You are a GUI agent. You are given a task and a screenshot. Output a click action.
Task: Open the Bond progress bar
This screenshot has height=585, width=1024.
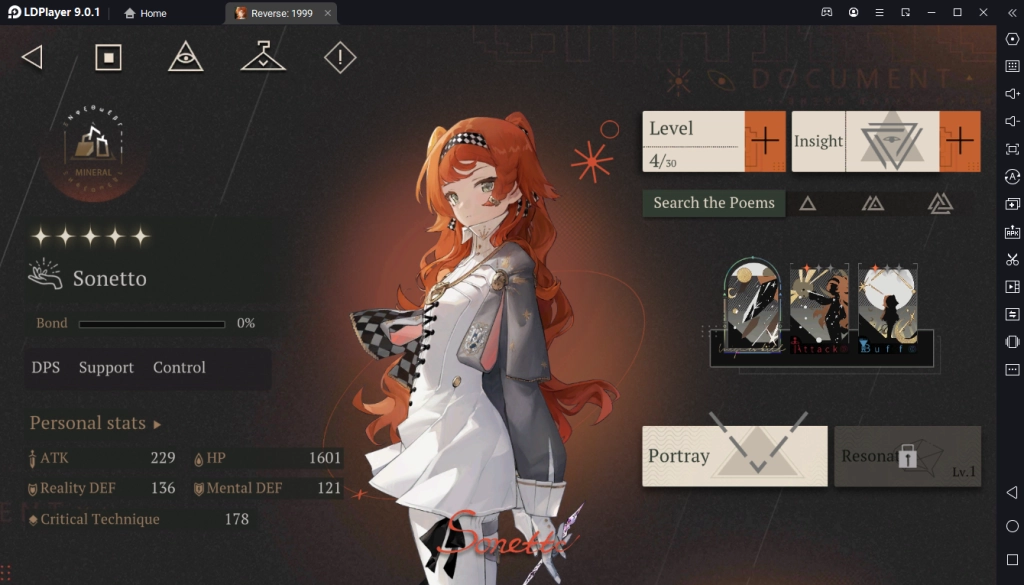151,324
